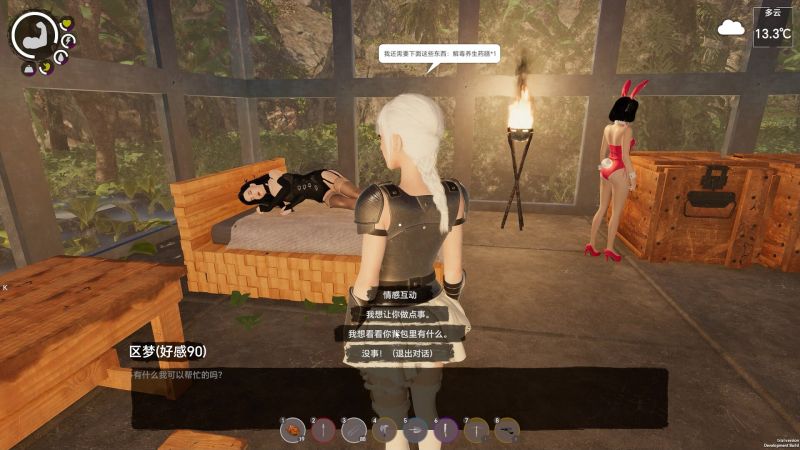The height and width of the screenshot is (450, 800).
Task: Equip the axe in hotbar slot 4
Action: click(x=385, y=431)
